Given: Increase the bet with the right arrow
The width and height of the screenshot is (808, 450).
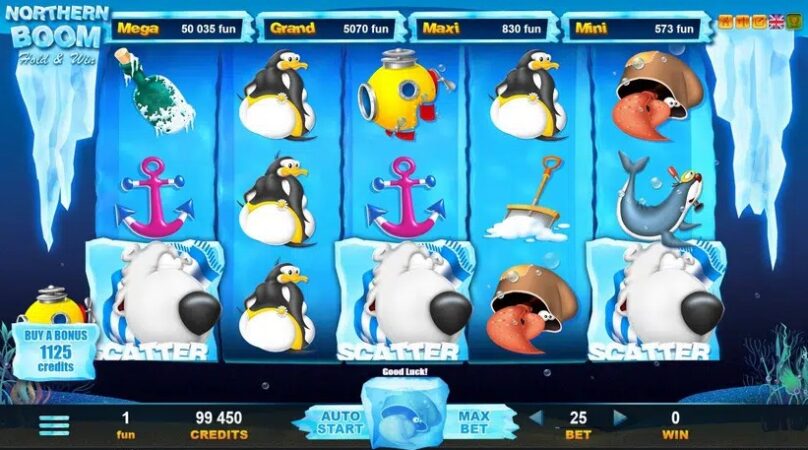Looking at the screenshot, I should 619,417.
